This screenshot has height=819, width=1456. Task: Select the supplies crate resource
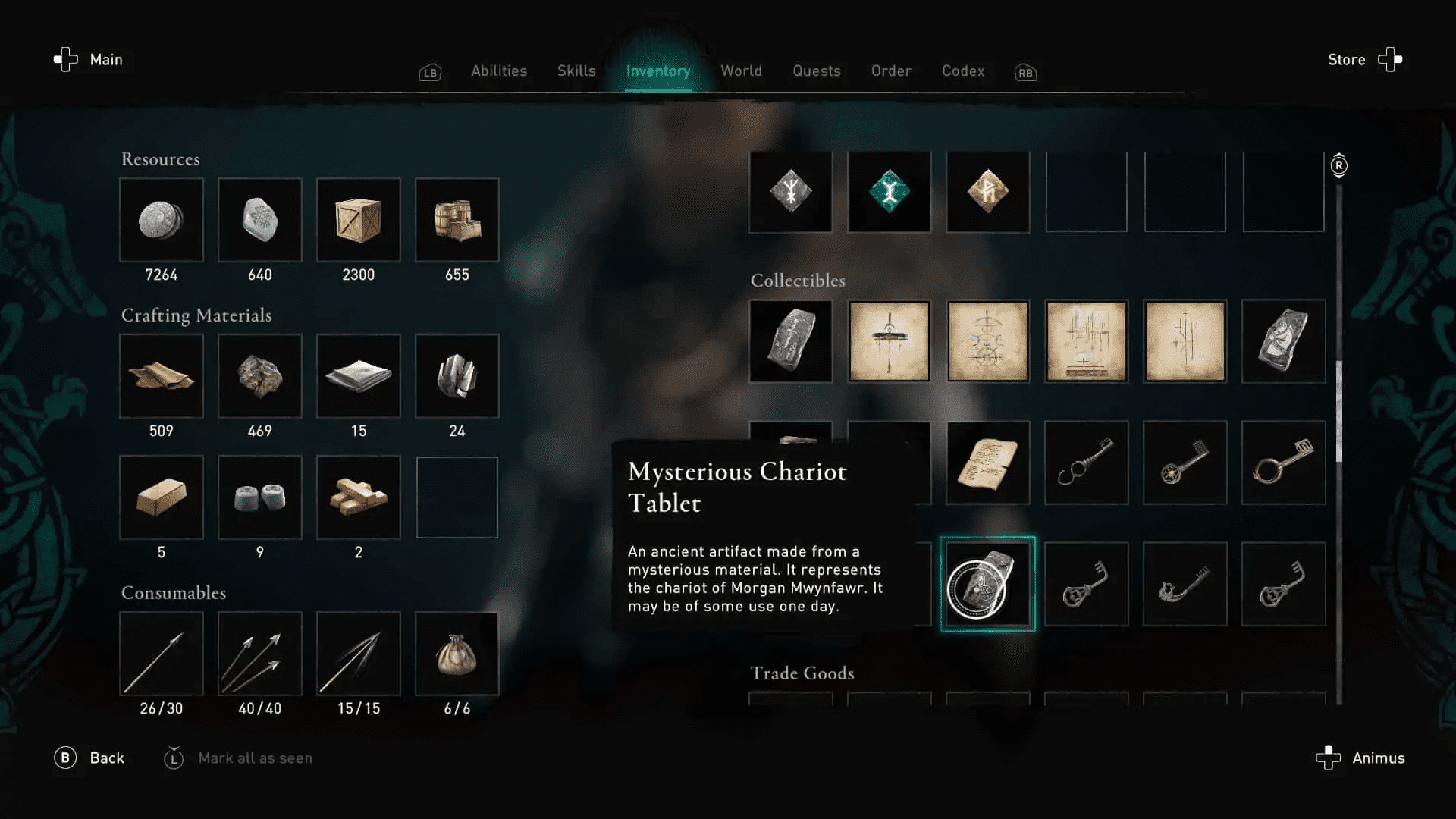click(359, 220)
